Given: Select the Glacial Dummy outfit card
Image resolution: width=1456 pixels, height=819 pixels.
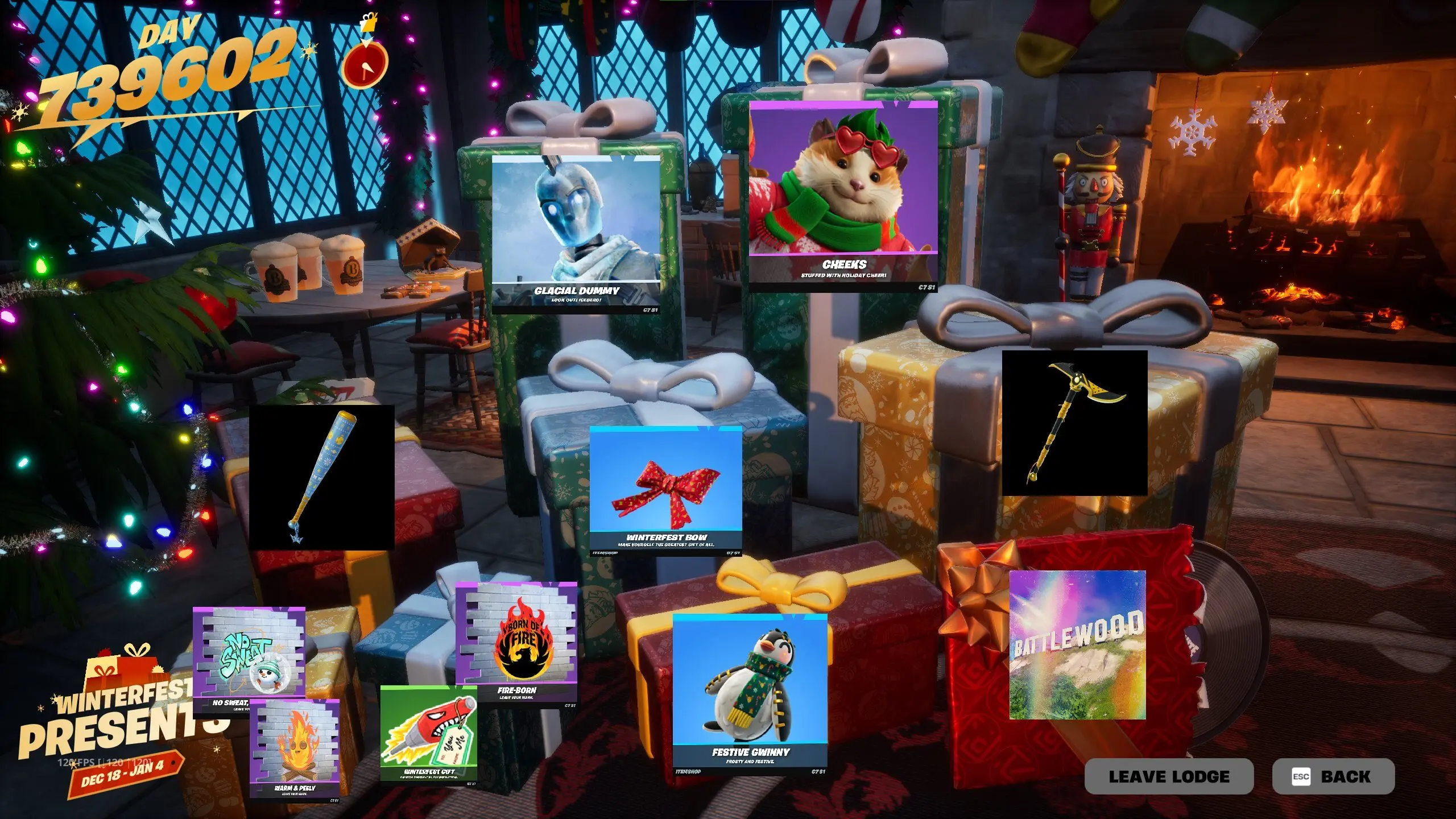Looking at the screenshot, I should (x=576, y=233).
